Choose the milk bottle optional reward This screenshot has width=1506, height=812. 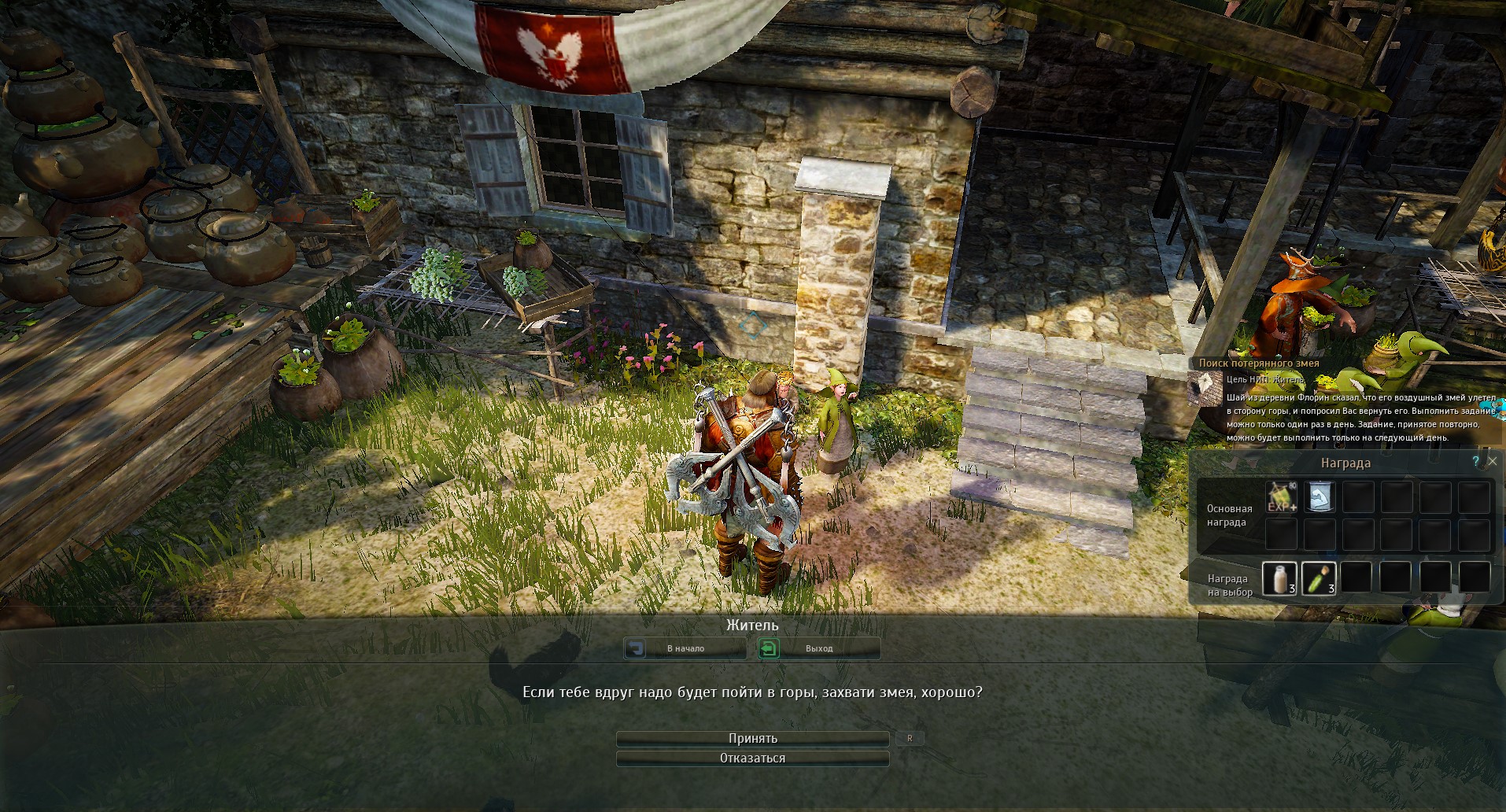point(1279,578)
